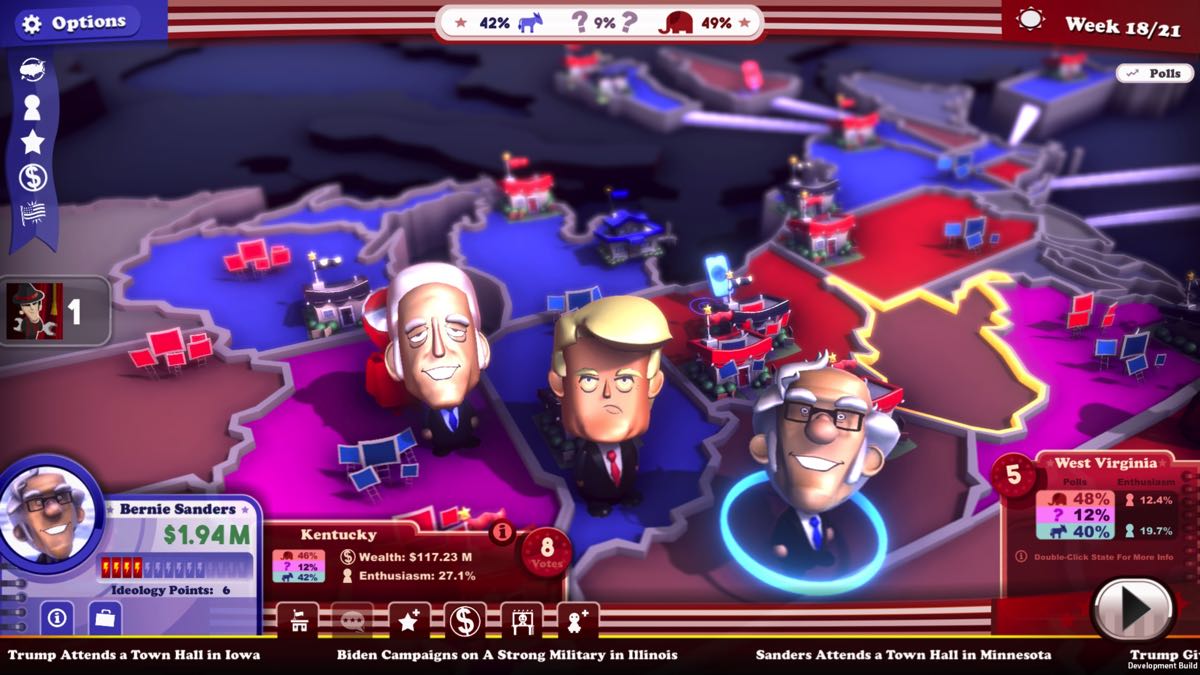Activate the star plus action
The height and width of the screenshot is (675, 1200).
coord(408,621)
